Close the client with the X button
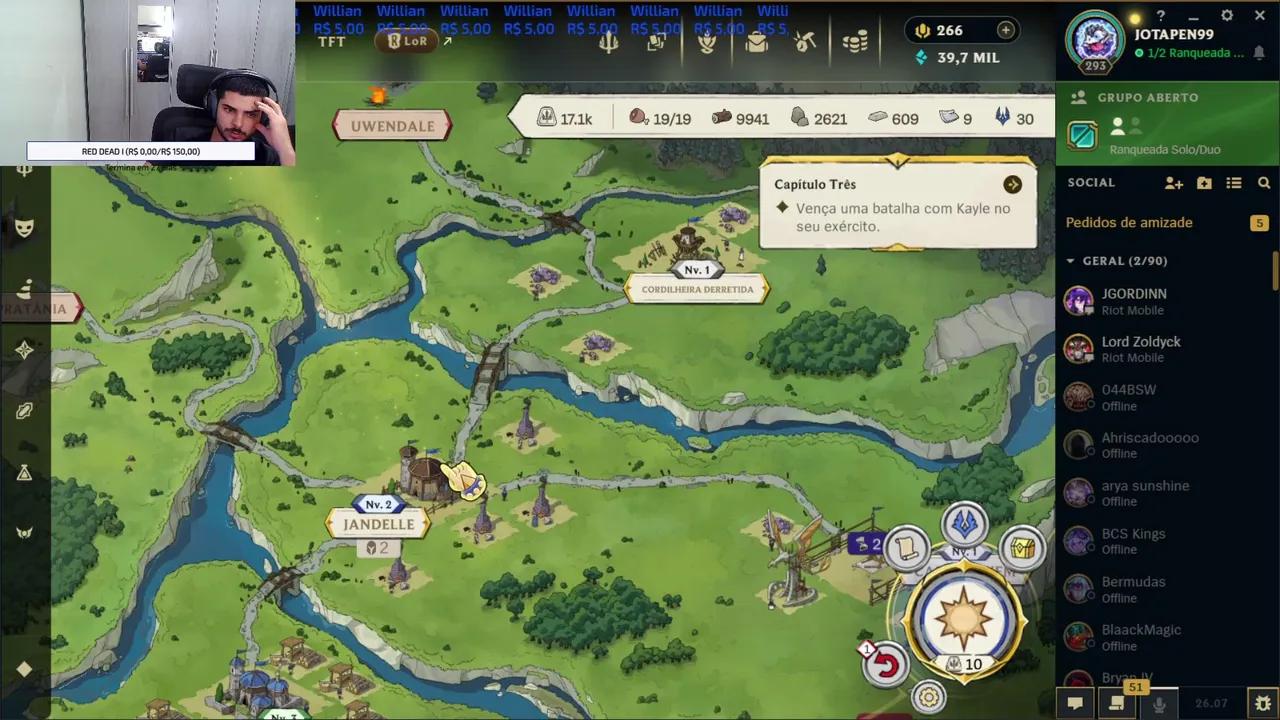Image resolution: width=1280 pixels, height=720 pixels. click(1259, 15)
